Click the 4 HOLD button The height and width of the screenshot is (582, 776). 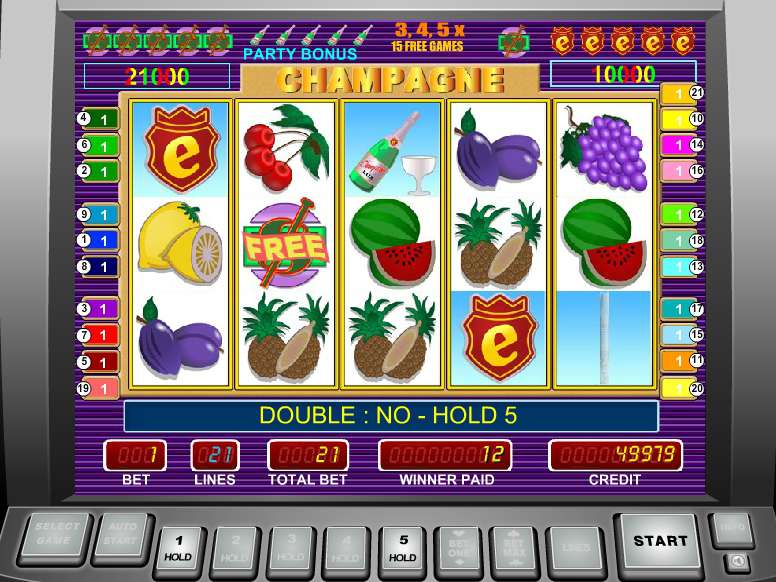click(x=346, y=546)
